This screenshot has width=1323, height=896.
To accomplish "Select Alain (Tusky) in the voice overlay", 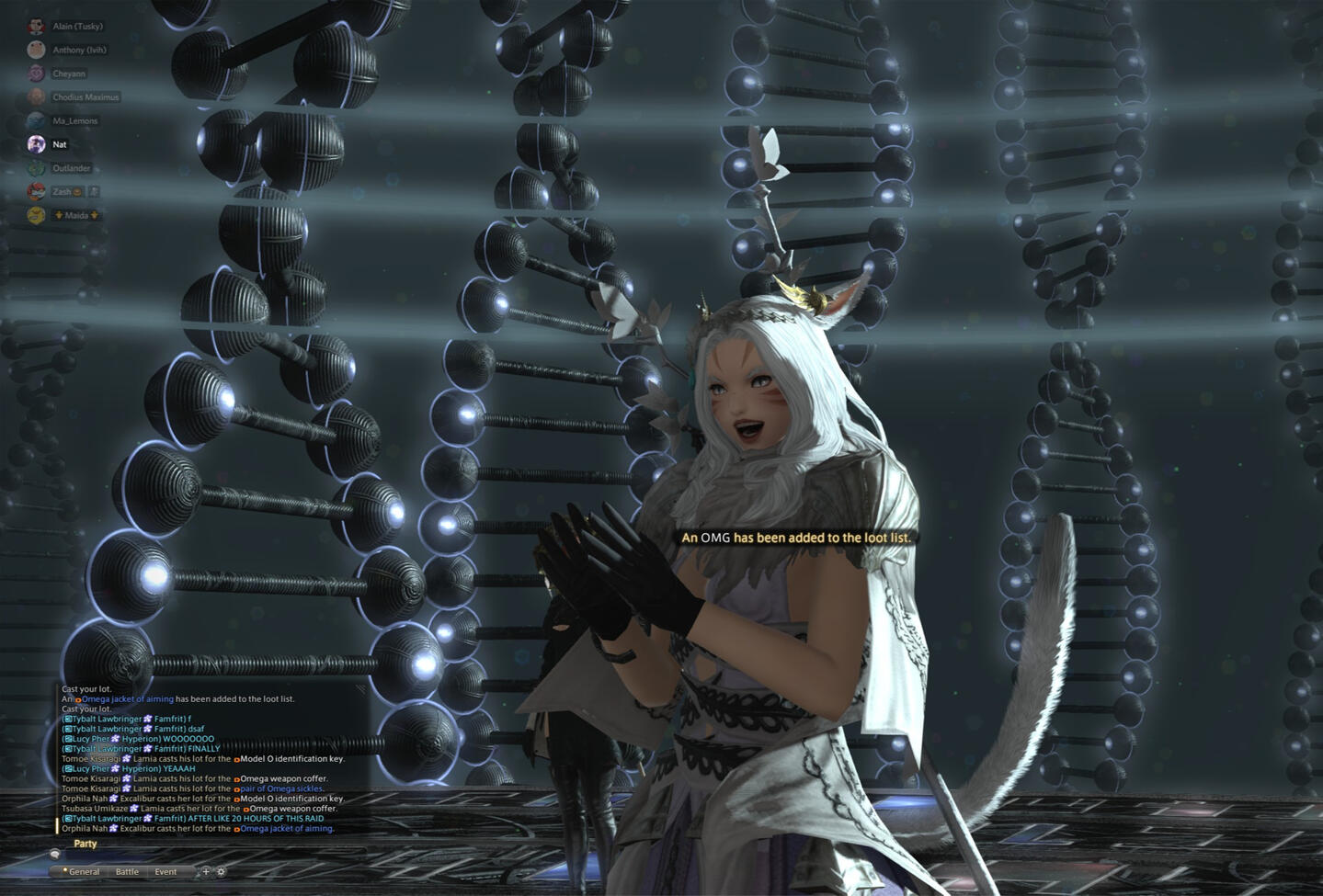I will pyautogui.click(x=77, y=27).
